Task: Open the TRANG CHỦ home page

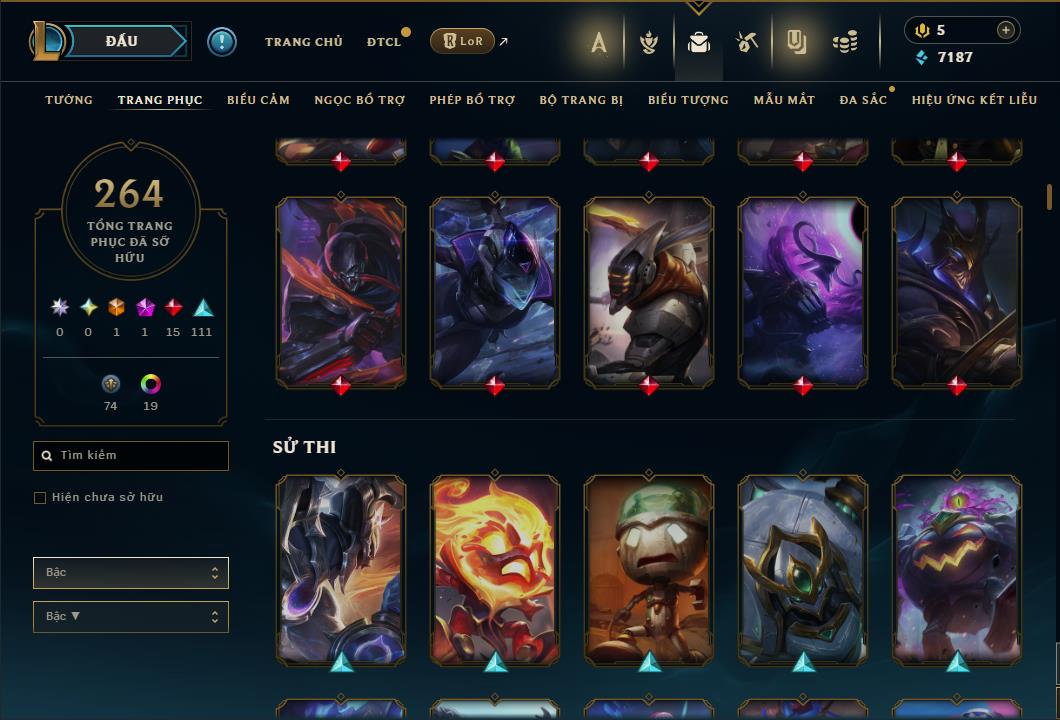Action: click(x=303, y=42)
